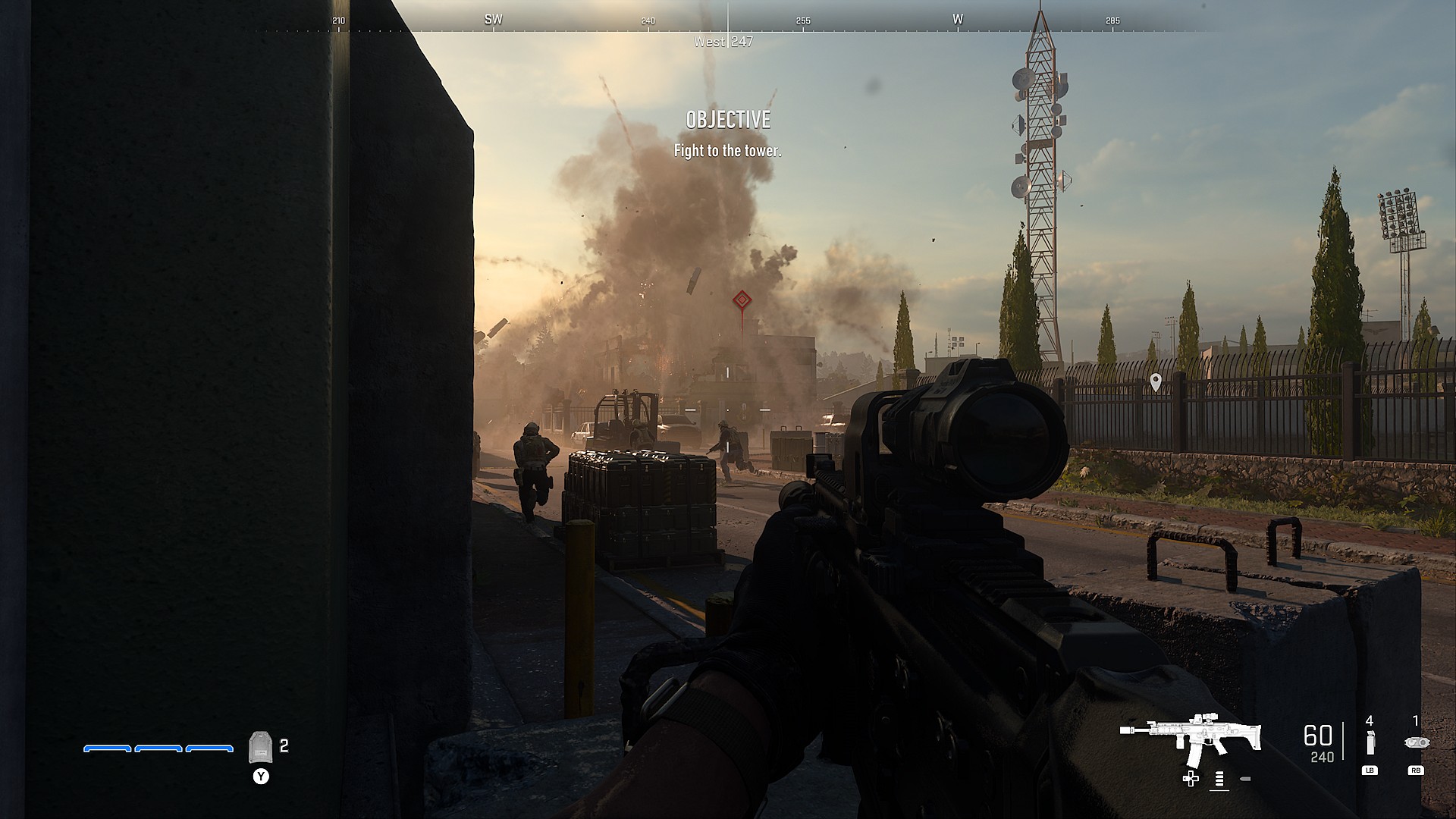This screenshot has width=1456, height=819.
Task: Click the white location pin marker
Action: [1156, 382]
